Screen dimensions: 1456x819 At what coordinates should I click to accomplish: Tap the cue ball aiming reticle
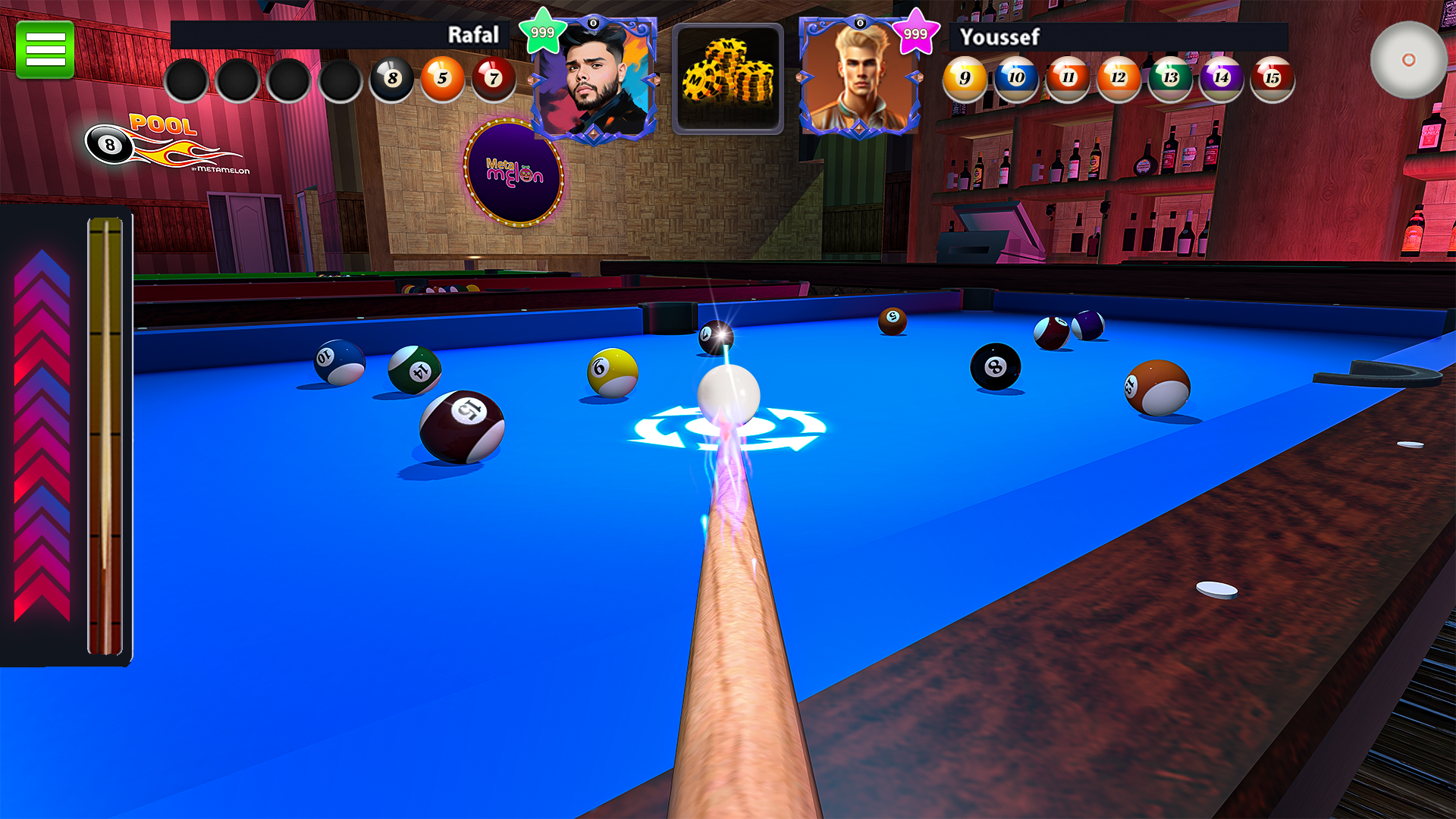[x=728, y=428]
